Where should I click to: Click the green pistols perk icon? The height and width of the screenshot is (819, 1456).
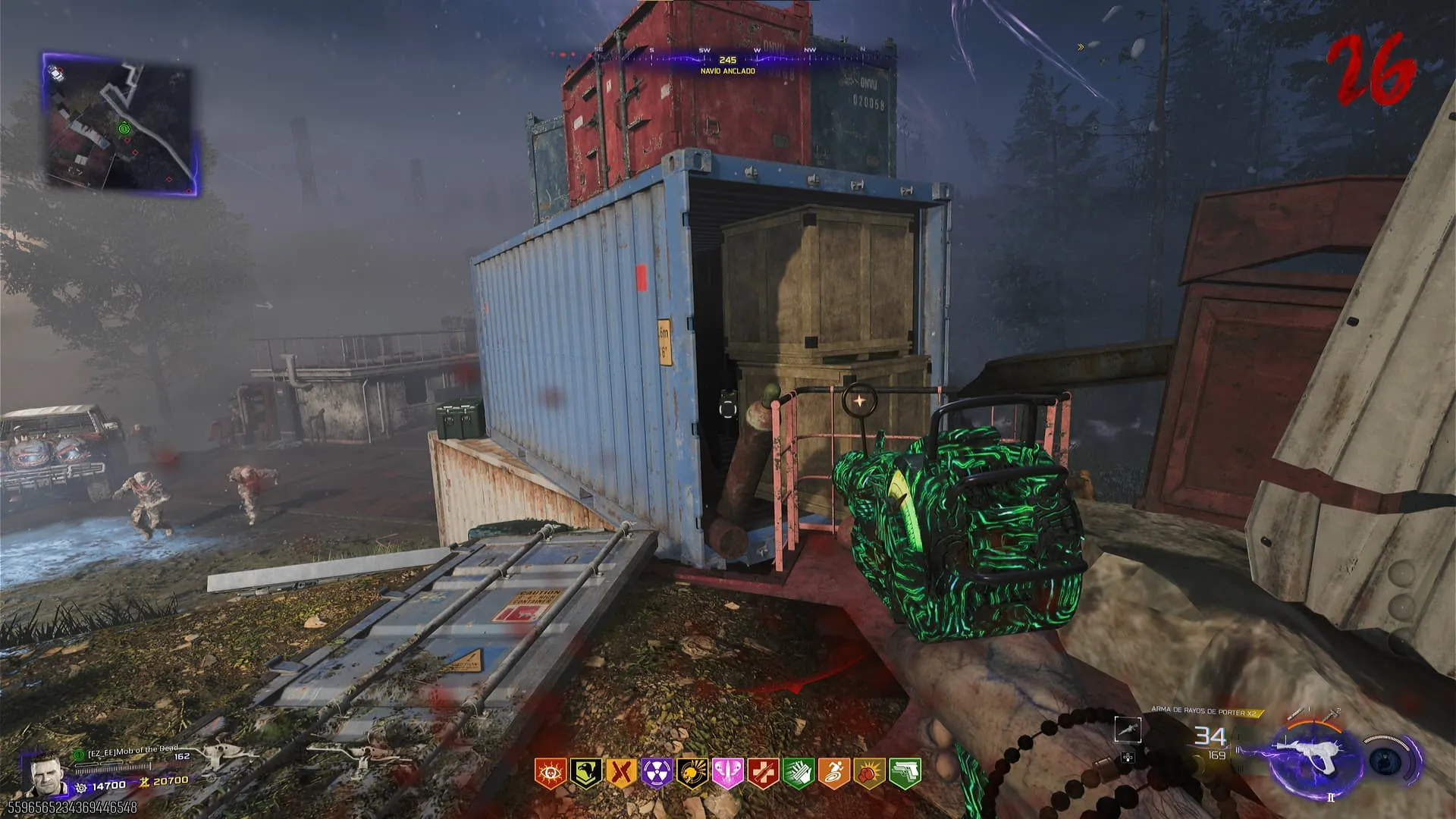(905, 773)
